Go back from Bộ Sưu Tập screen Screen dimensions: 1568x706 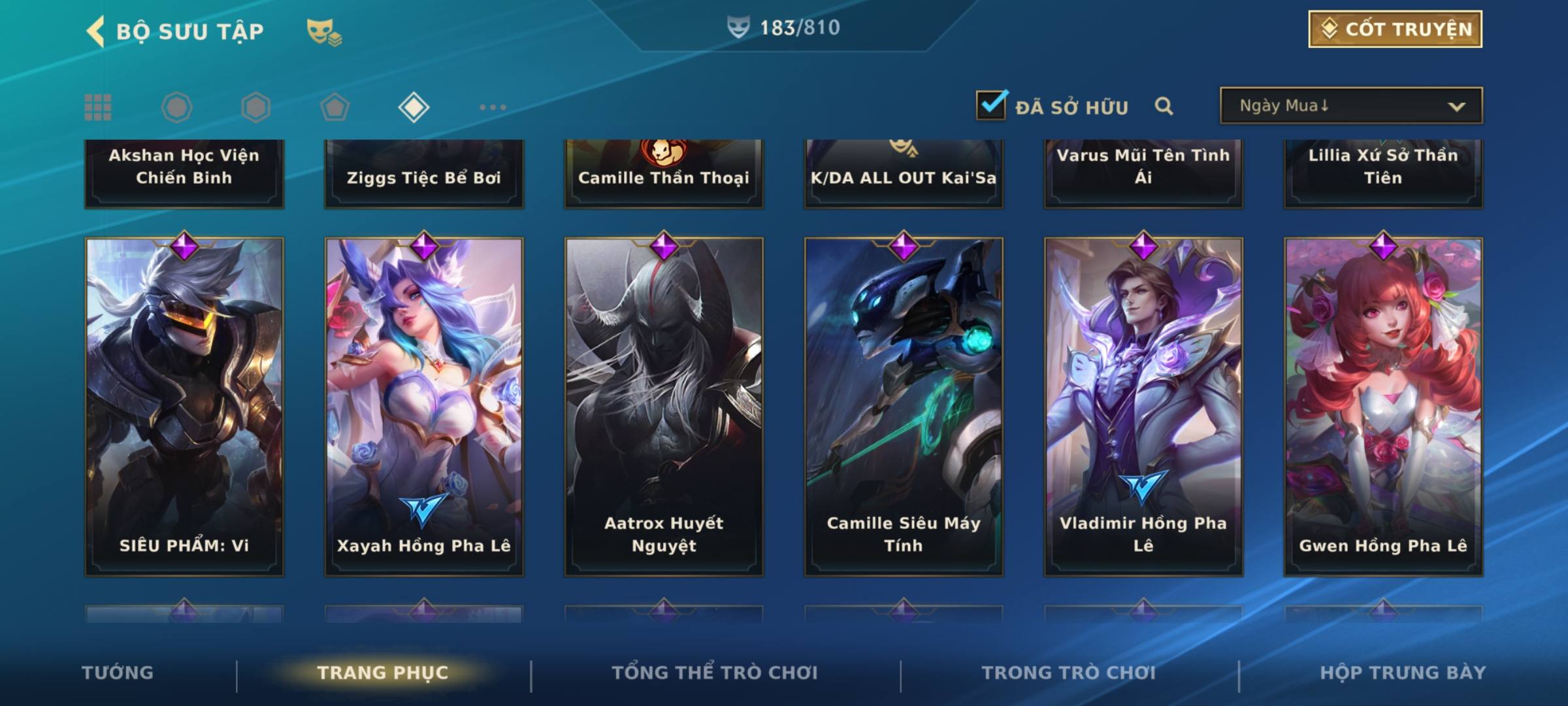coord(95,31)
